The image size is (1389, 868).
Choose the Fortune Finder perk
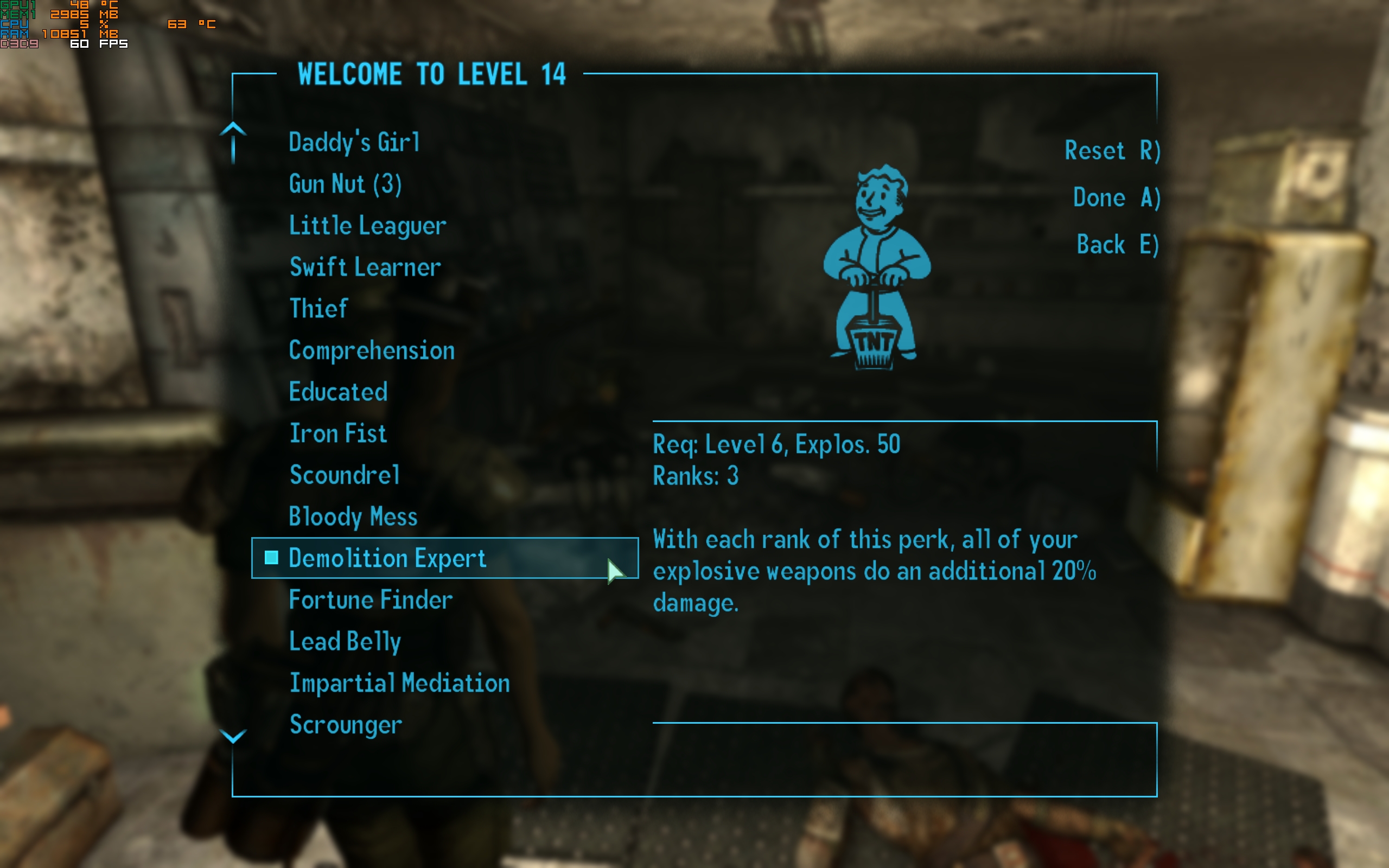click(371, 600)
